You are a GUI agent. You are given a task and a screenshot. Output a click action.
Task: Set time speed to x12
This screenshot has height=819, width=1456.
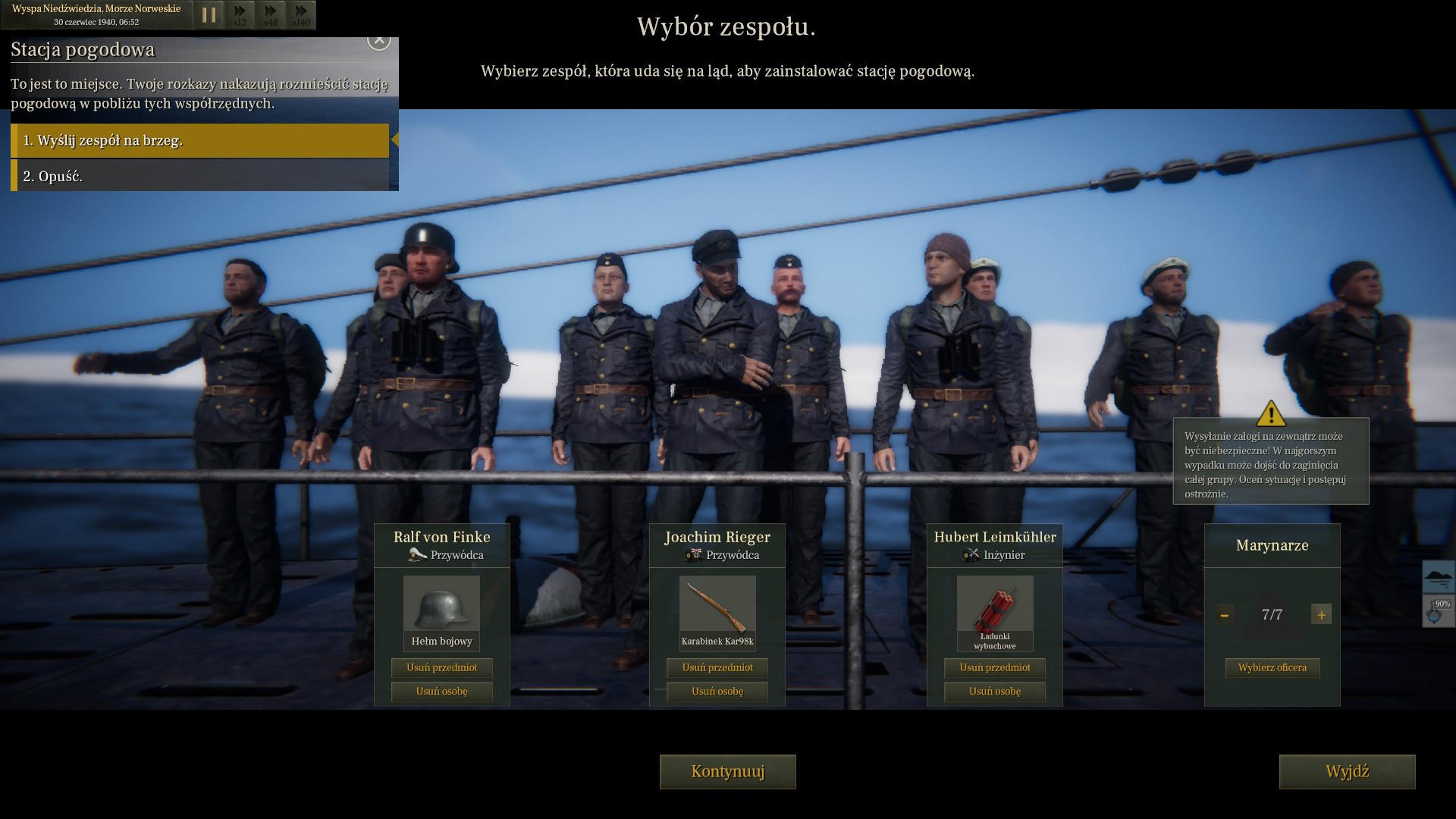click(240, 14)
